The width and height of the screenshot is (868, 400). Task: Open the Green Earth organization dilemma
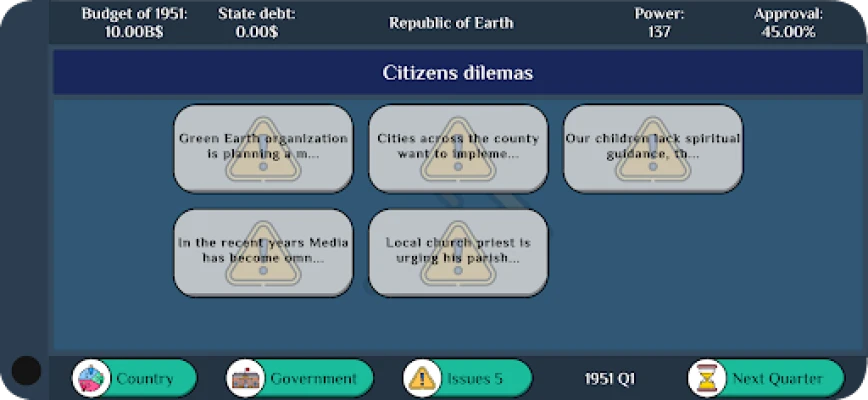[x=263, y=148]
